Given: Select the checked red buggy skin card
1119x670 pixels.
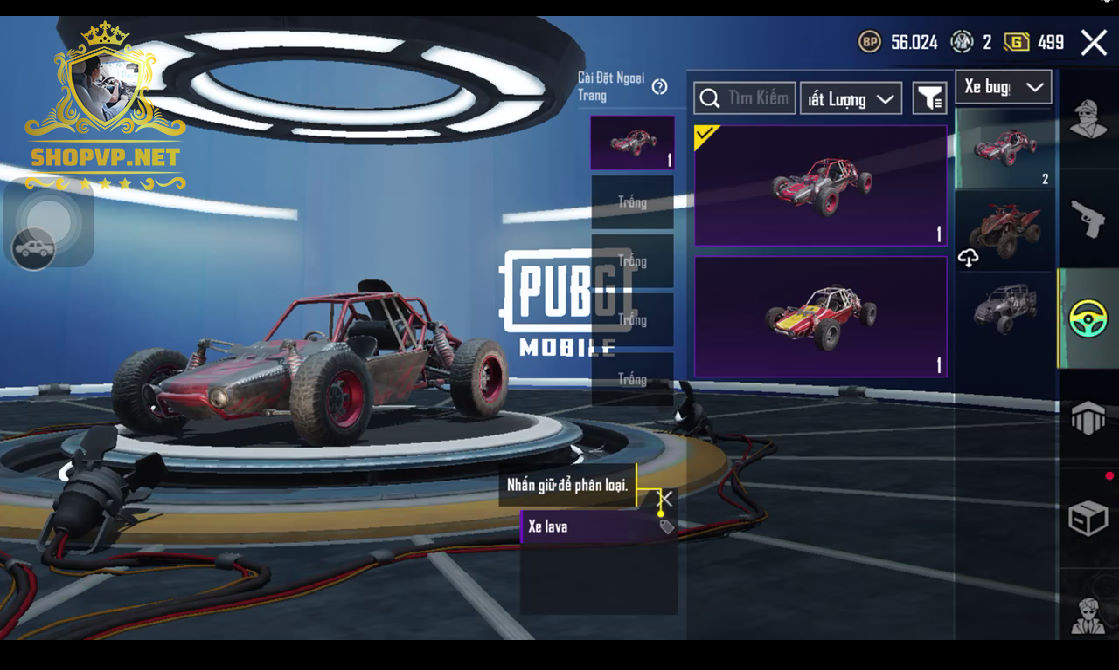Looking at the screenshot, I should pos(820,185).
